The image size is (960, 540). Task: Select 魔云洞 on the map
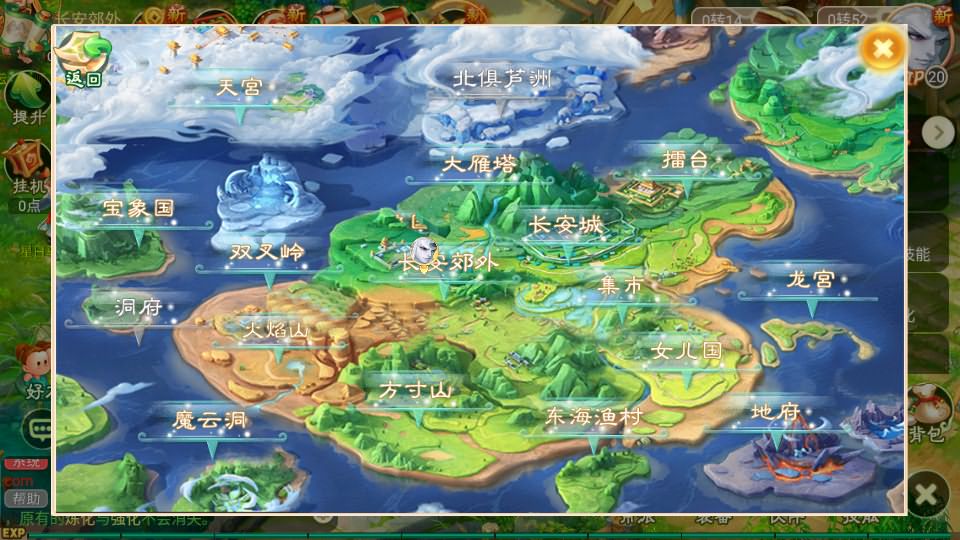pyautogui.click(x=210, y=421)
